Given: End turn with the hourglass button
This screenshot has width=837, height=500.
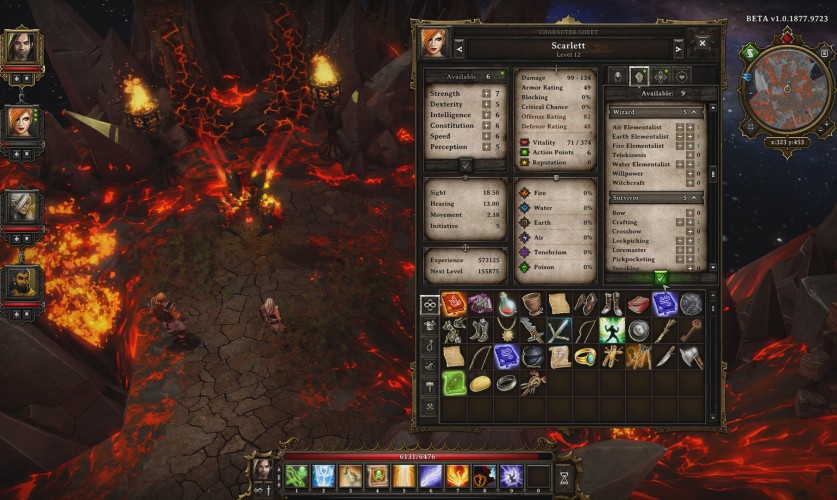Looking at the screenshot, I should click(x=564, y=477).
